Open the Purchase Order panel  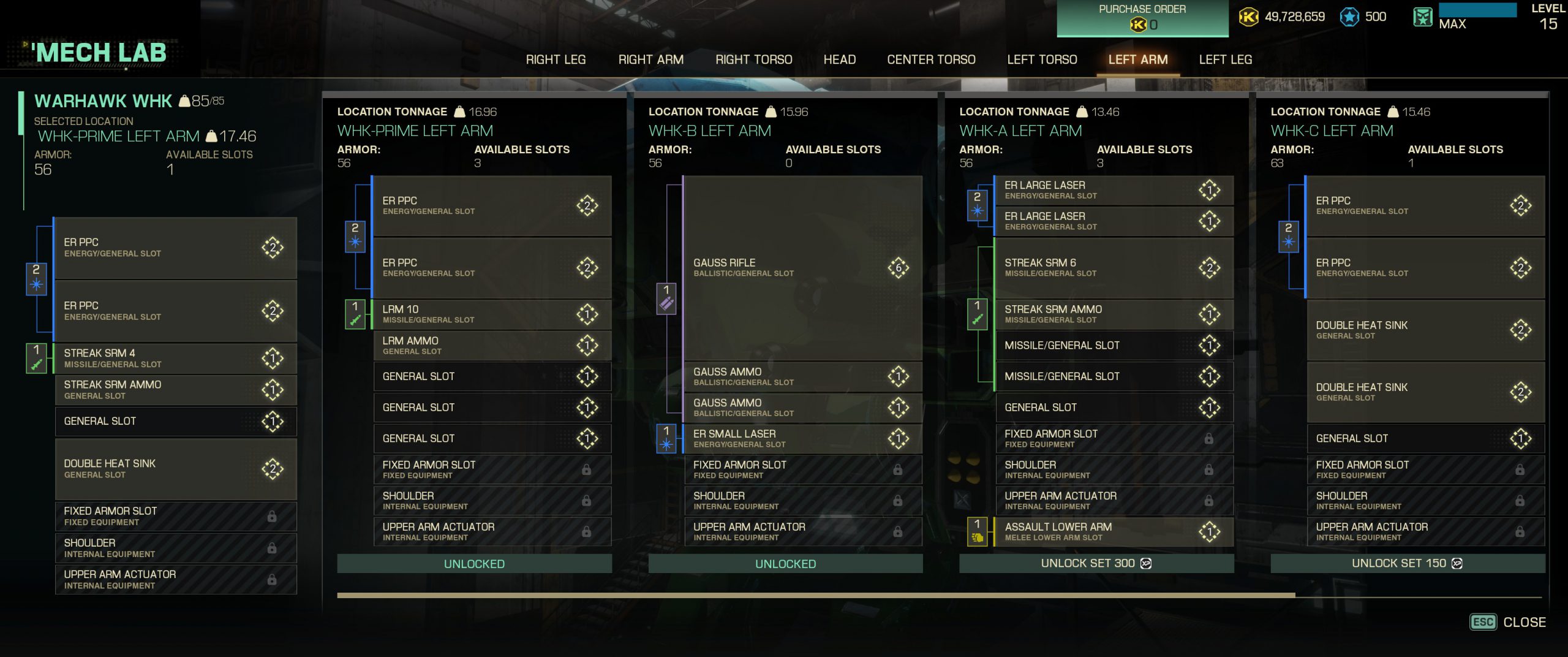point(1142,18)
